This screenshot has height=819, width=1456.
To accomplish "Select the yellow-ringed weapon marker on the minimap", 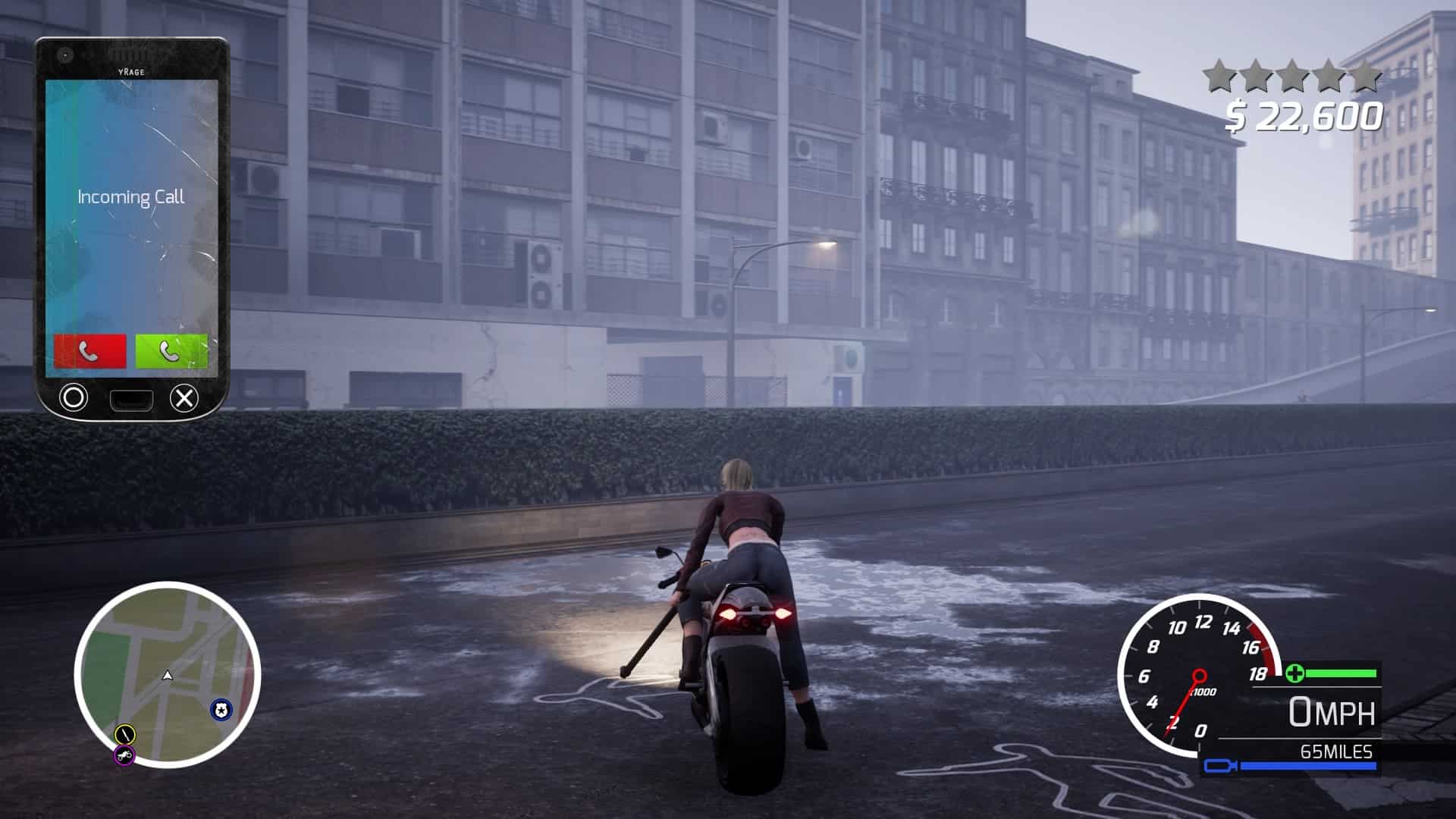I will 124,733.
